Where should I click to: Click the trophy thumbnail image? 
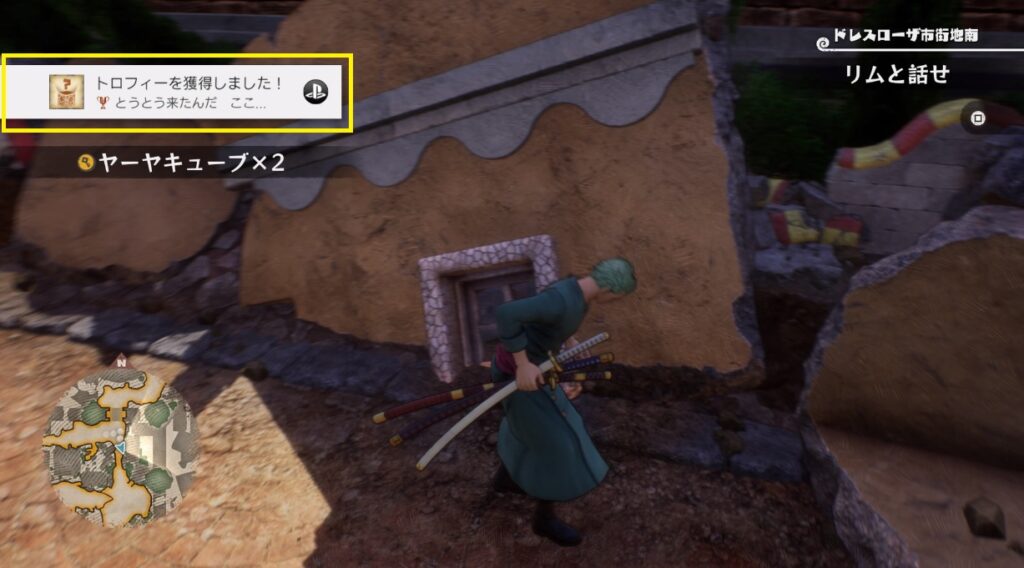67,92
